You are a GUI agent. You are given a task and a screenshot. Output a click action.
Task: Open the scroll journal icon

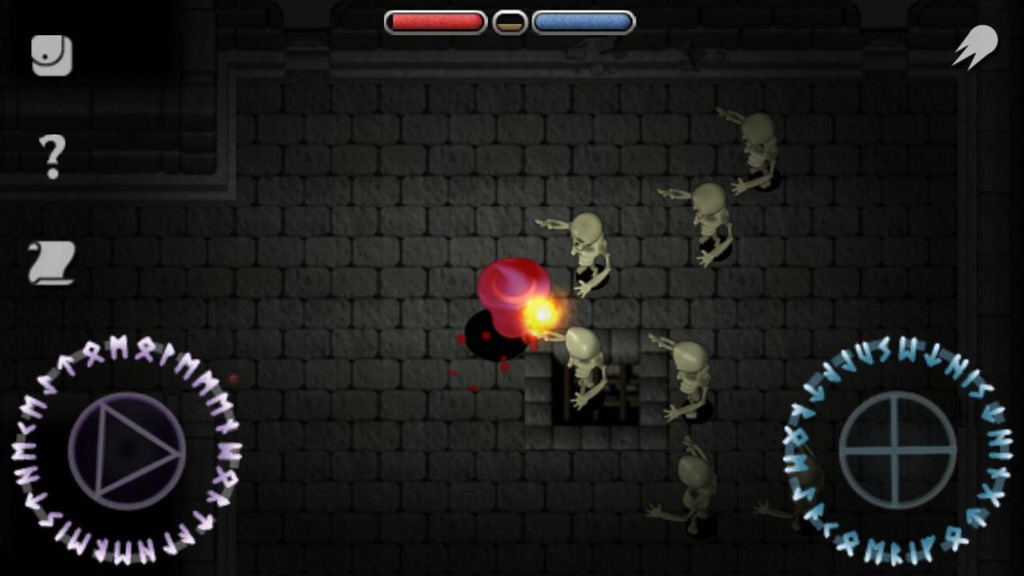coord(52,263)
